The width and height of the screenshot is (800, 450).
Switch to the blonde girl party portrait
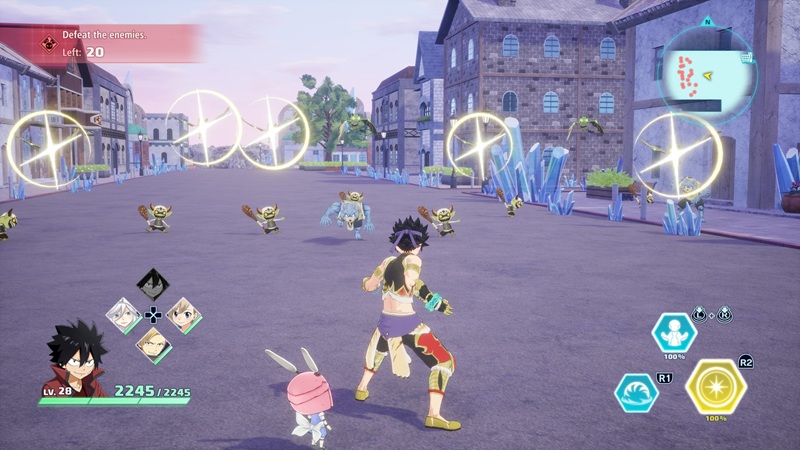coord(183,315)
